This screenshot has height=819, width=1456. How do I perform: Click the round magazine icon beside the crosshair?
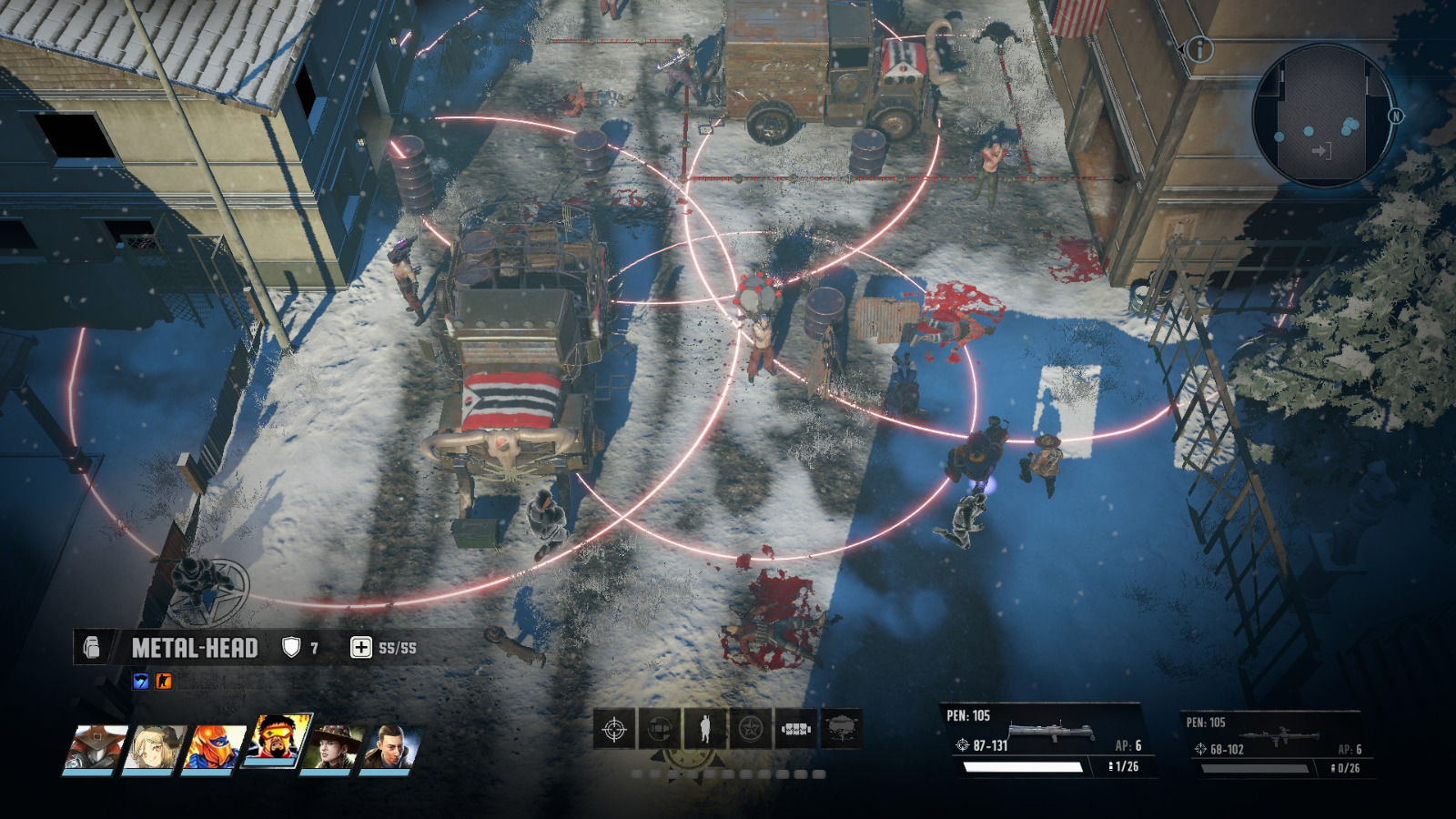click(659, 728)
